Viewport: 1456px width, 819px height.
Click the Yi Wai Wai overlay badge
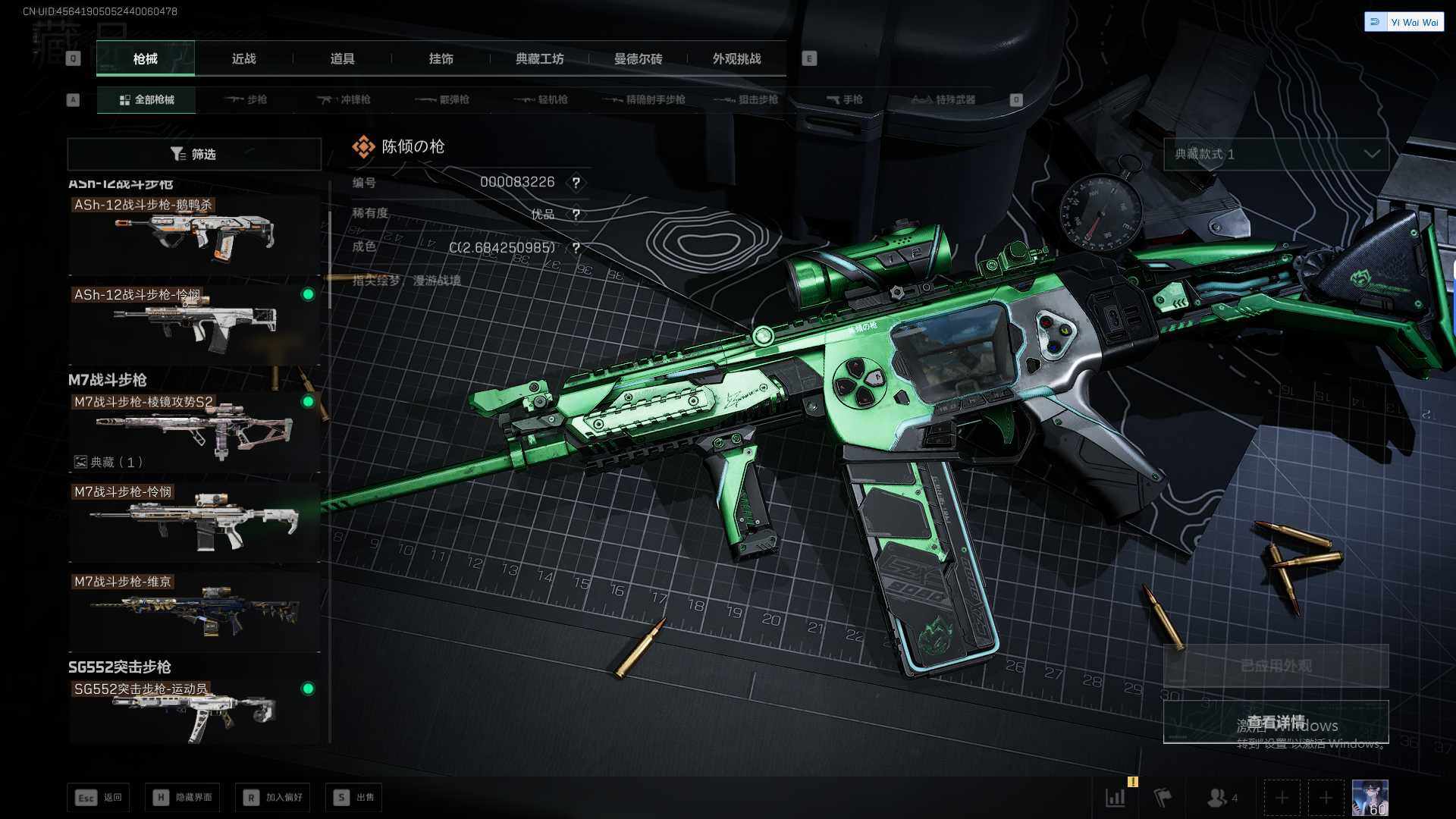[1404, 22]
